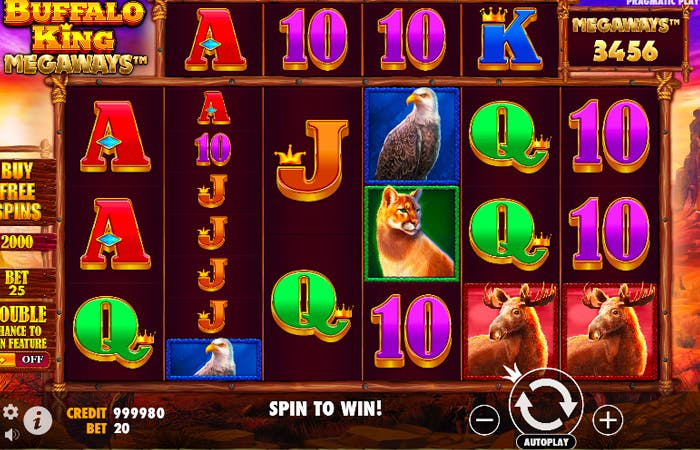The image size is (700, 450).
Task: Open the Autoplay options
Action: pos(546,441)
